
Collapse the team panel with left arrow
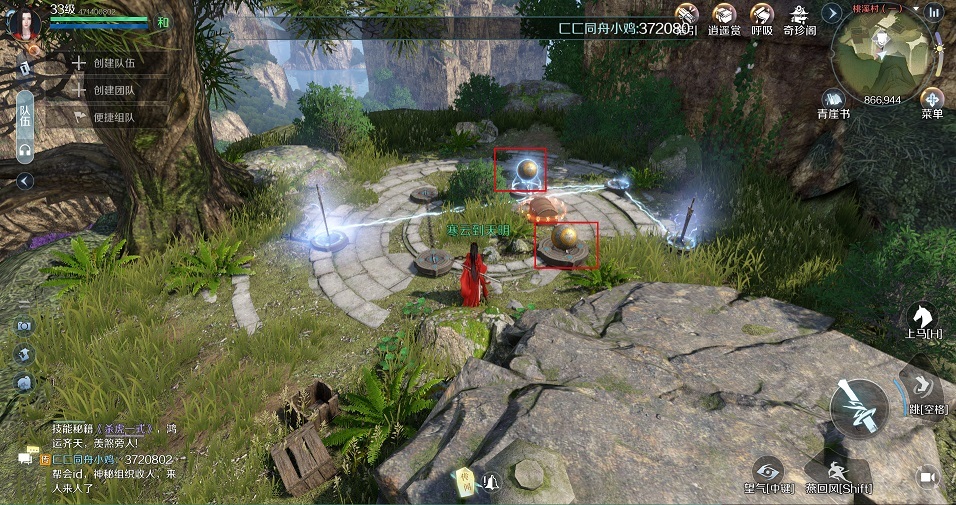coord(25,181)
